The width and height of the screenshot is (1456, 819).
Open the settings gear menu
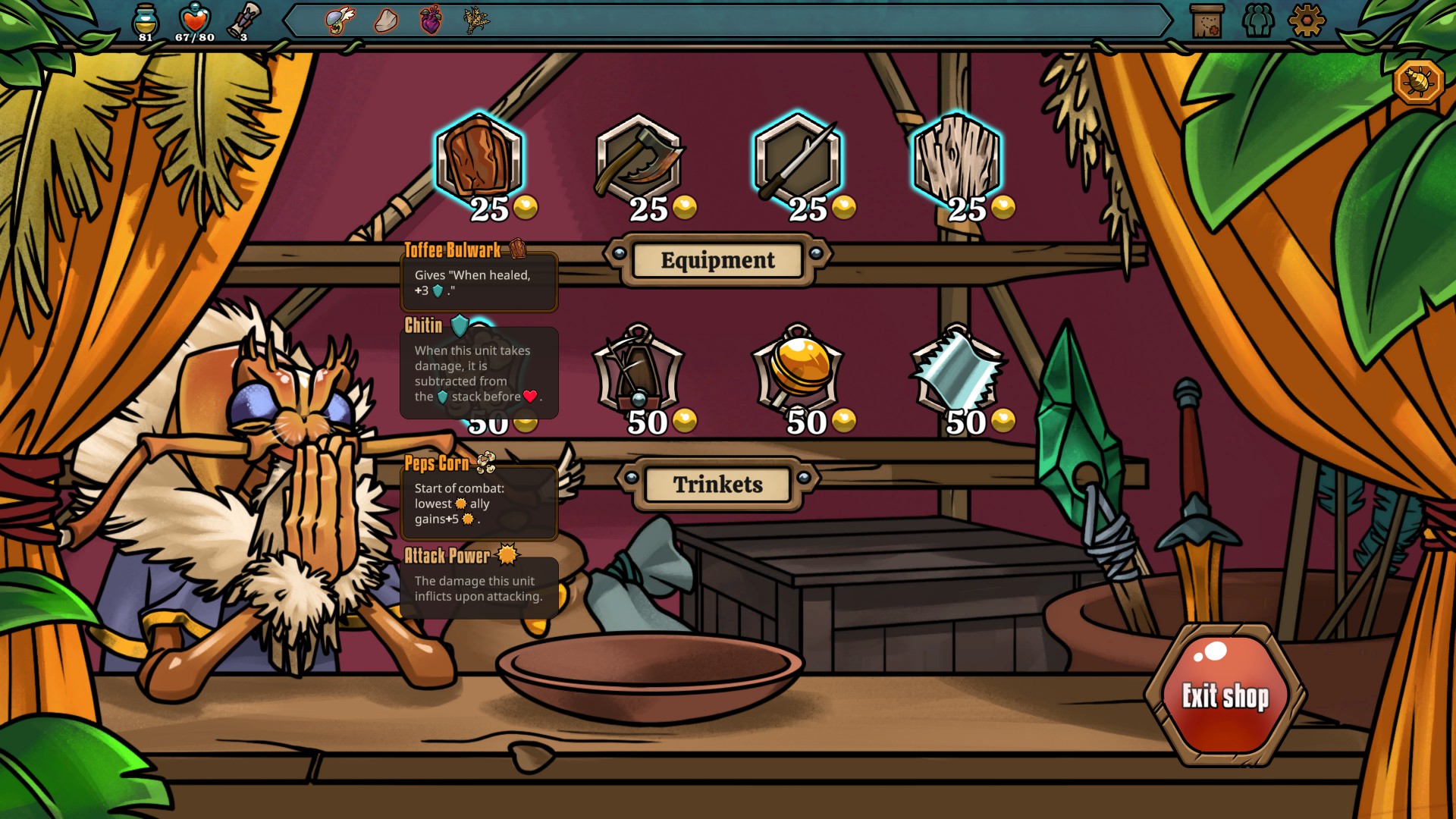[1306, 20]
